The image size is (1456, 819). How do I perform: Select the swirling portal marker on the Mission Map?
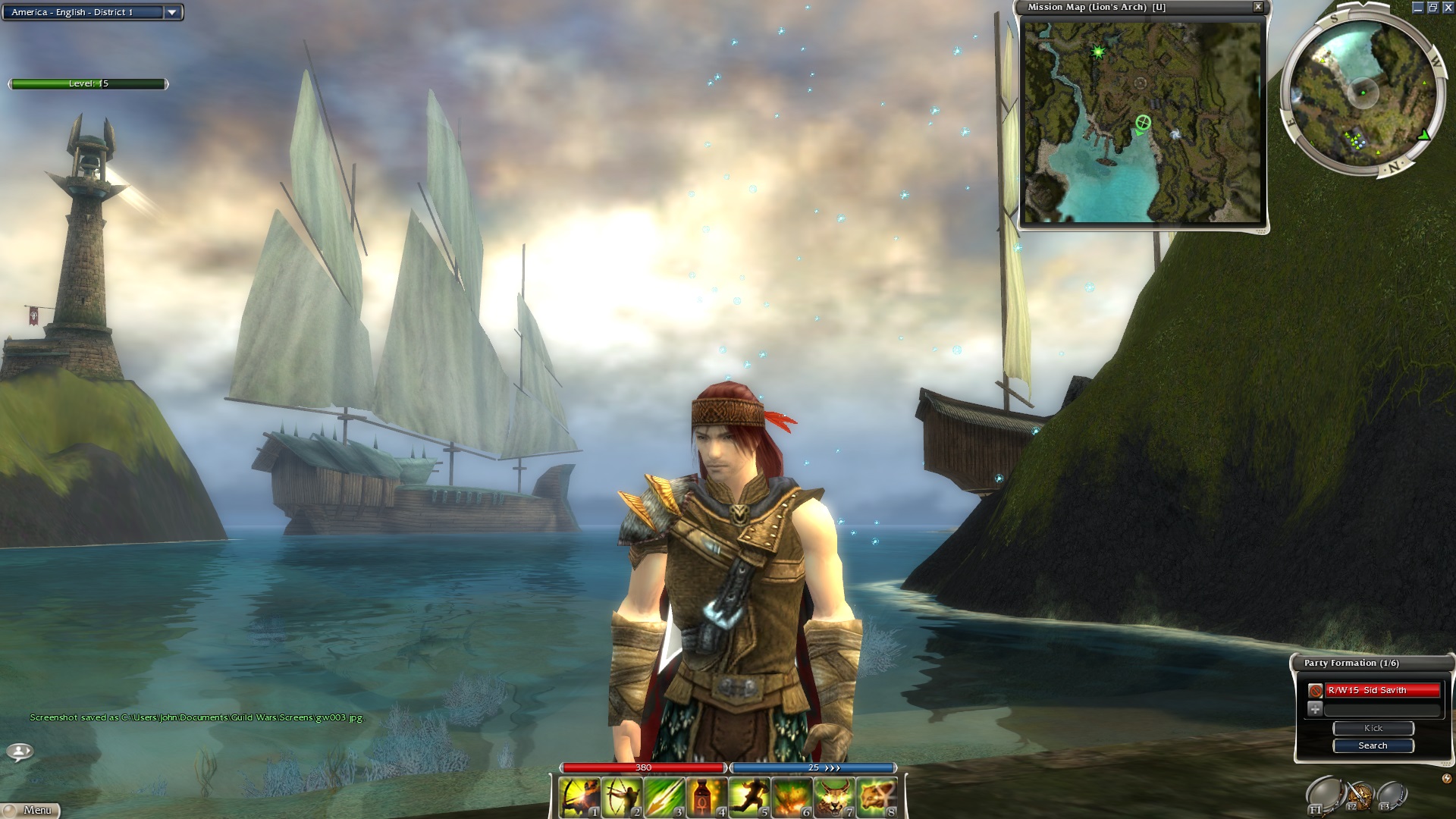coord(1175,134)
